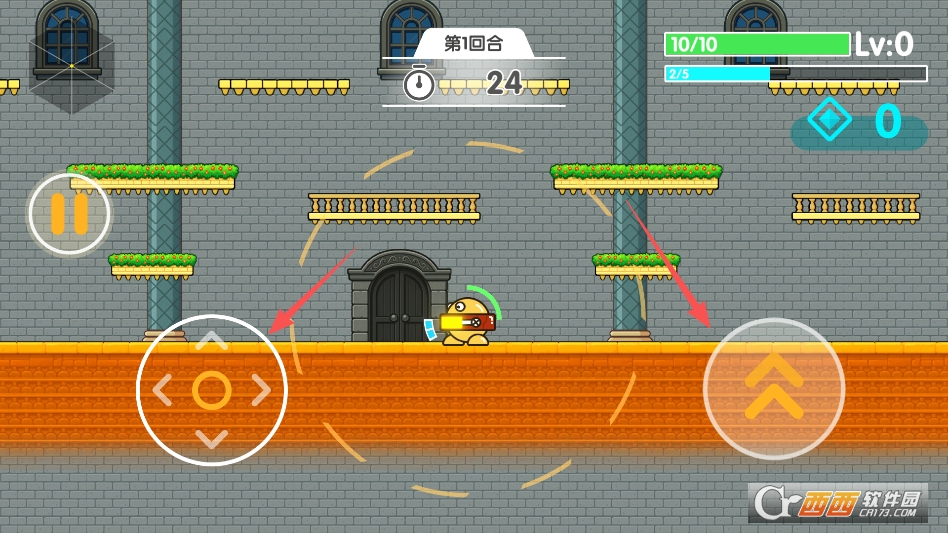Touch the virtual joystick center ring
This screenshot has height=533, width=948.
click(211, 390)
